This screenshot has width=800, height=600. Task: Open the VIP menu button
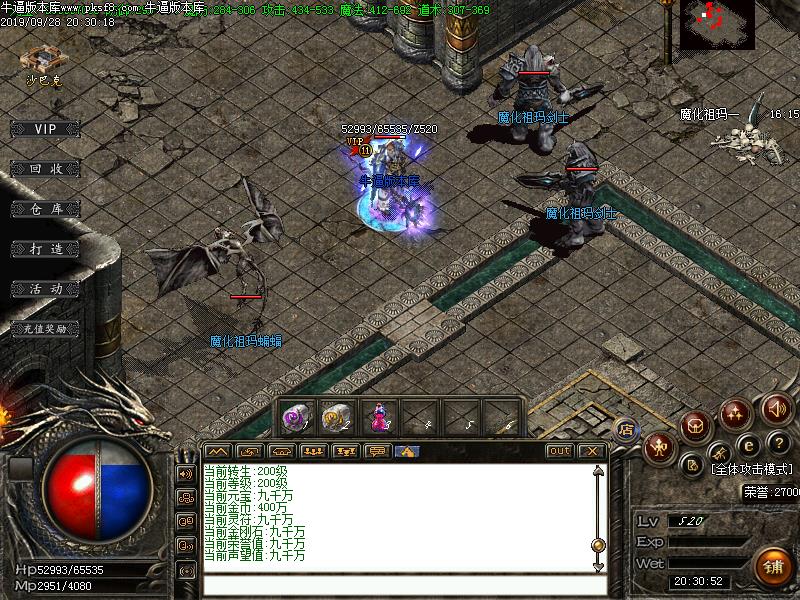[x=45, y=129]
